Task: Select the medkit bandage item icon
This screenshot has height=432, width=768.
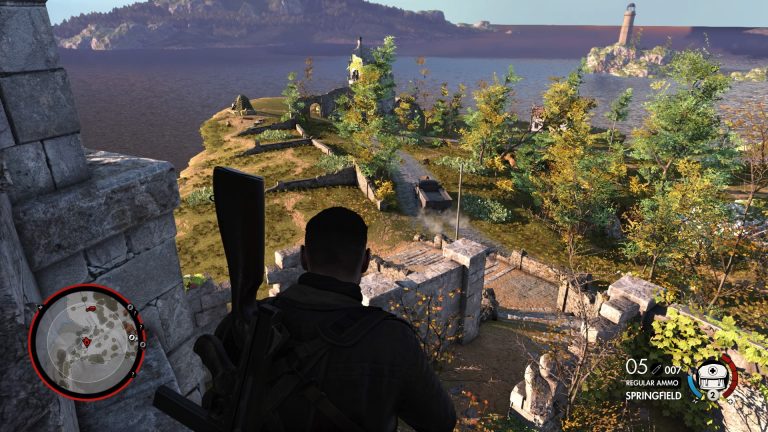Action: (x=710, y=375)
